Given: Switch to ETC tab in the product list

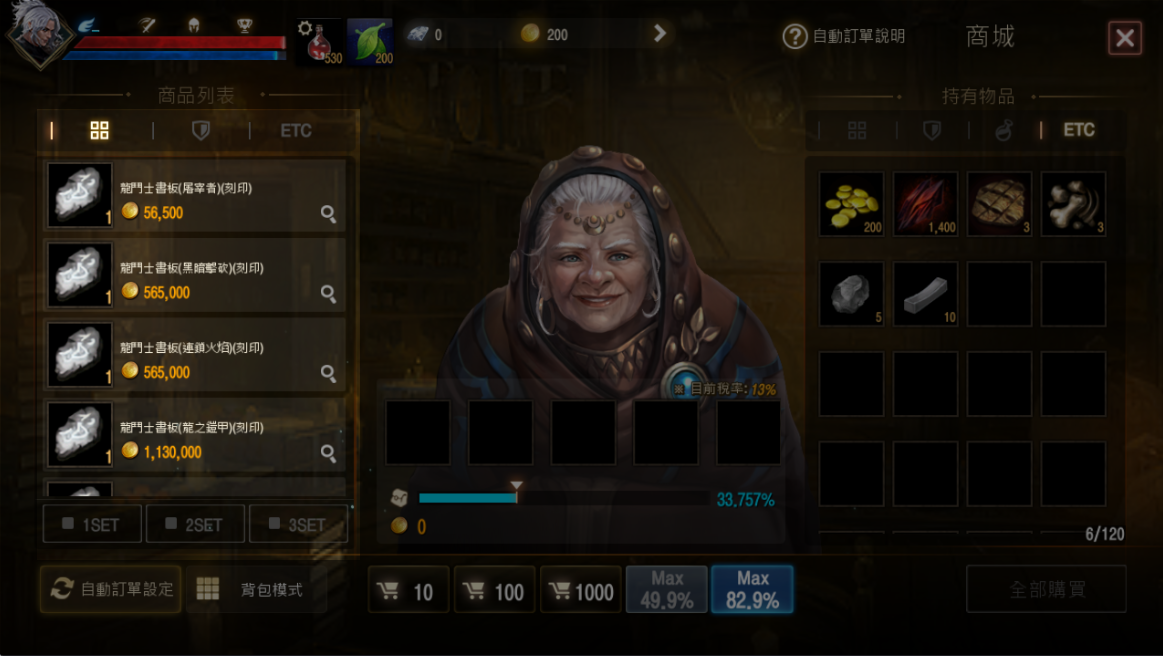Looking at the screenshot, I should click(x=296, y=131).
